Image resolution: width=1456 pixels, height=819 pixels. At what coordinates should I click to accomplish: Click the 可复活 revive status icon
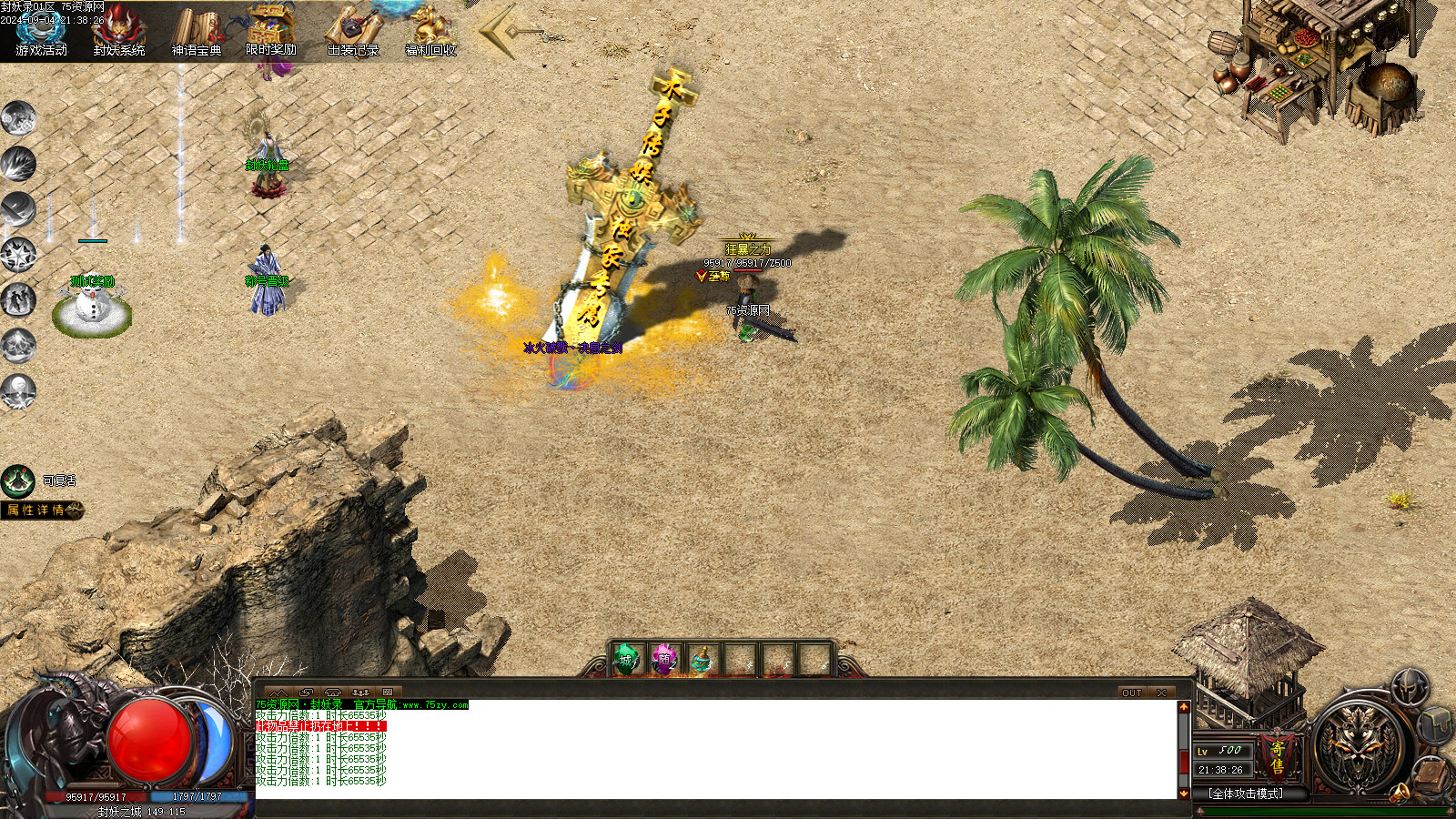[x=18, y=481]
